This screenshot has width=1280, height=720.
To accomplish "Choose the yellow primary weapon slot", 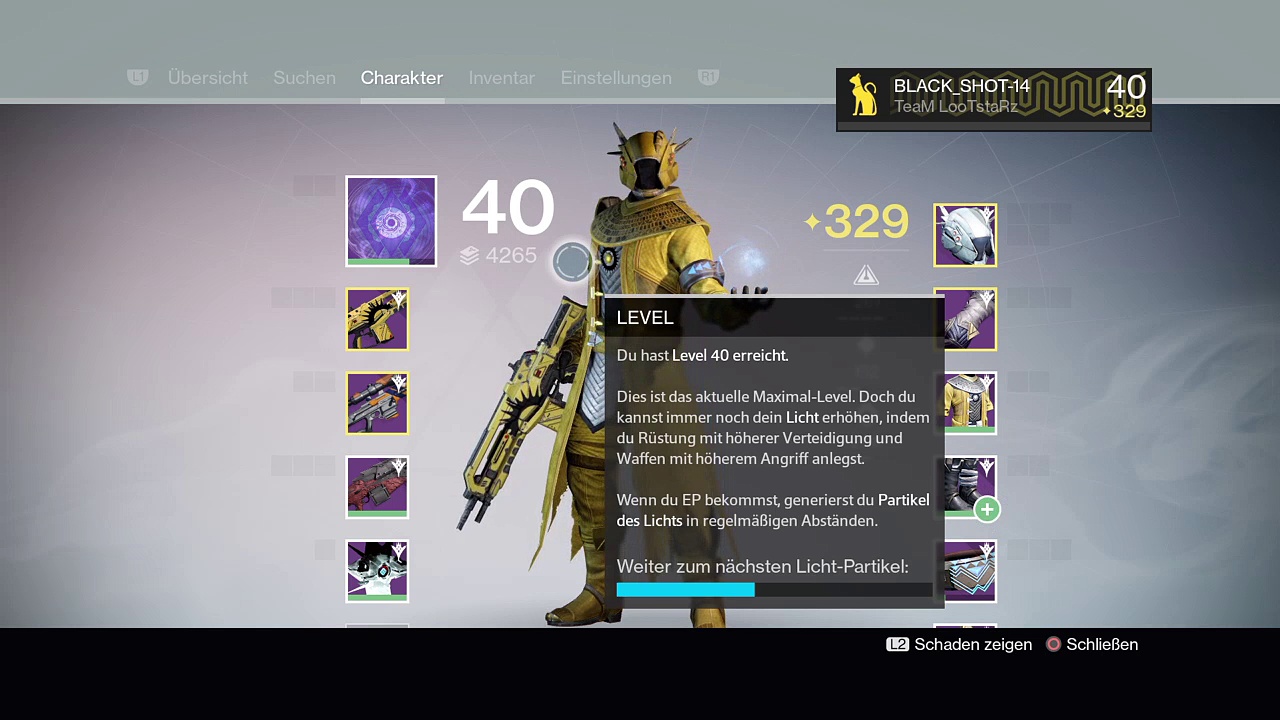I will 377,319.
